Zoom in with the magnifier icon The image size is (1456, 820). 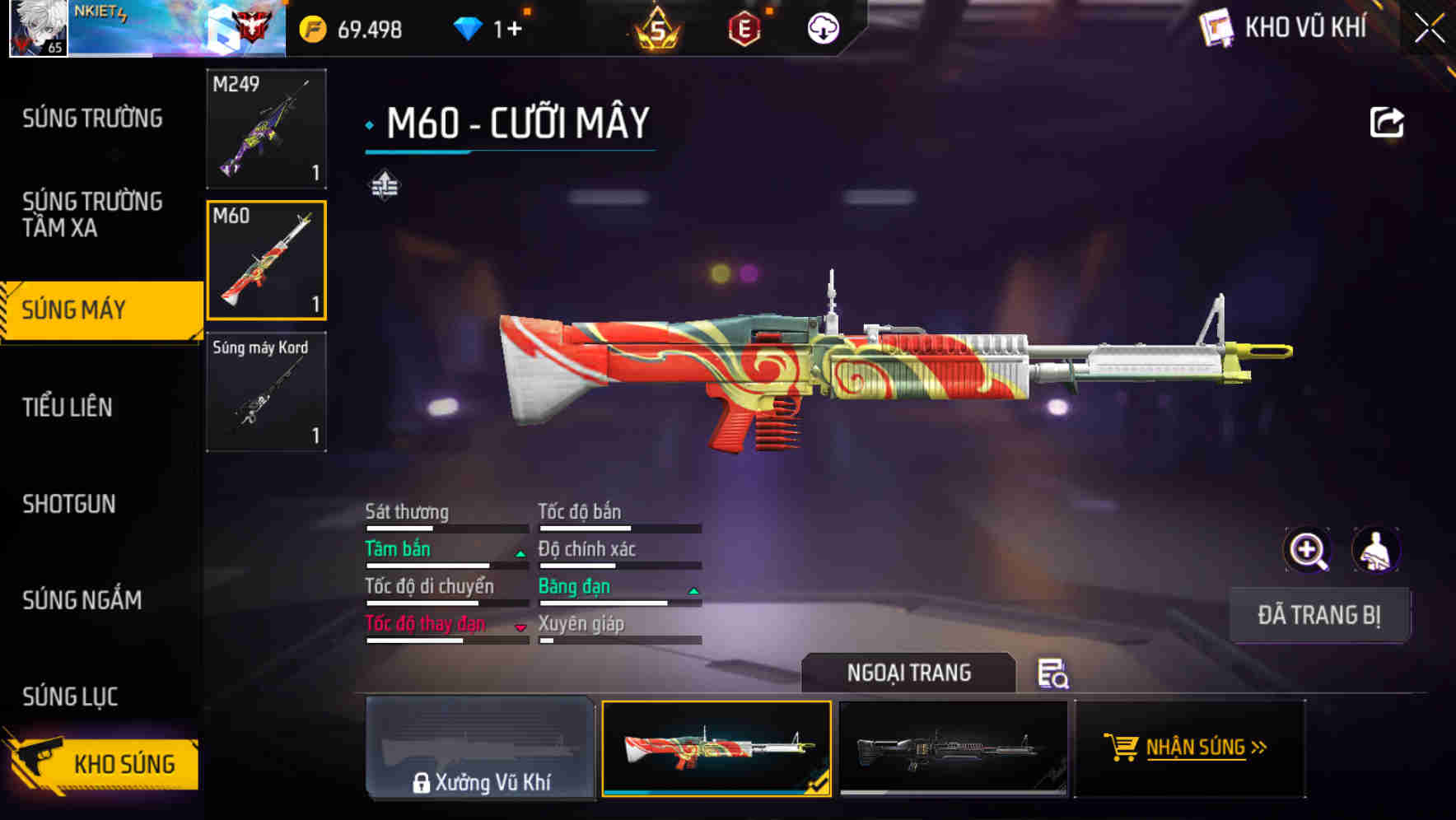point(1307,550)
